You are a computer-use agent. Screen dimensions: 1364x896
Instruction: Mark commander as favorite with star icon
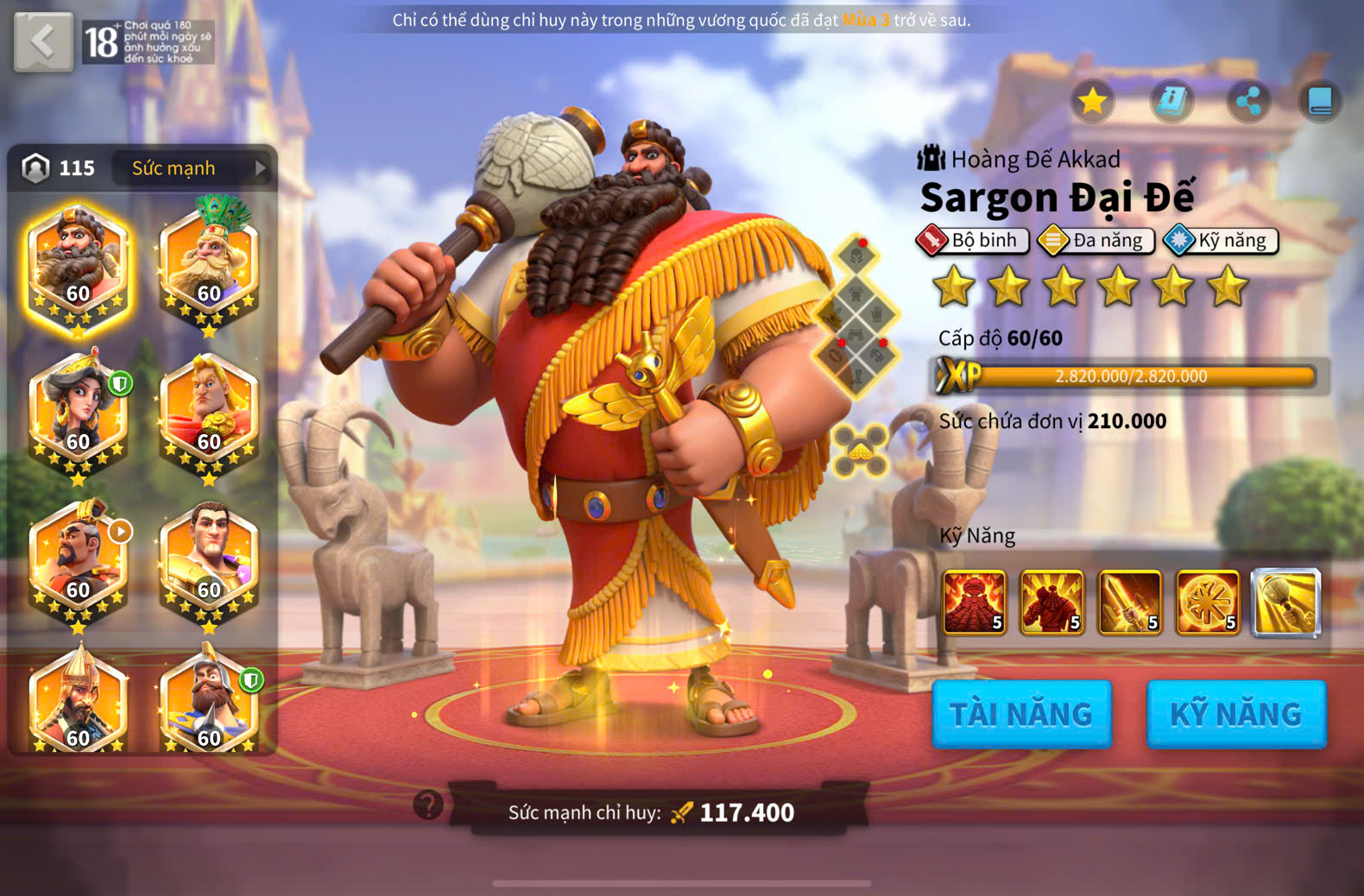(1092, 101)
